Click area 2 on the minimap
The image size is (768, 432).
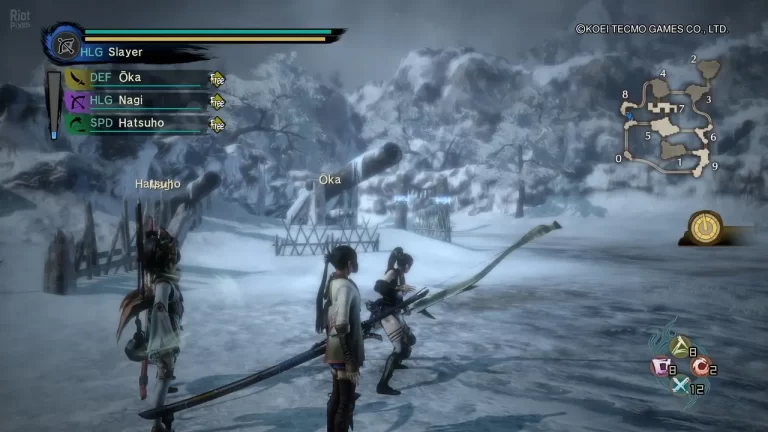[693, 59]
